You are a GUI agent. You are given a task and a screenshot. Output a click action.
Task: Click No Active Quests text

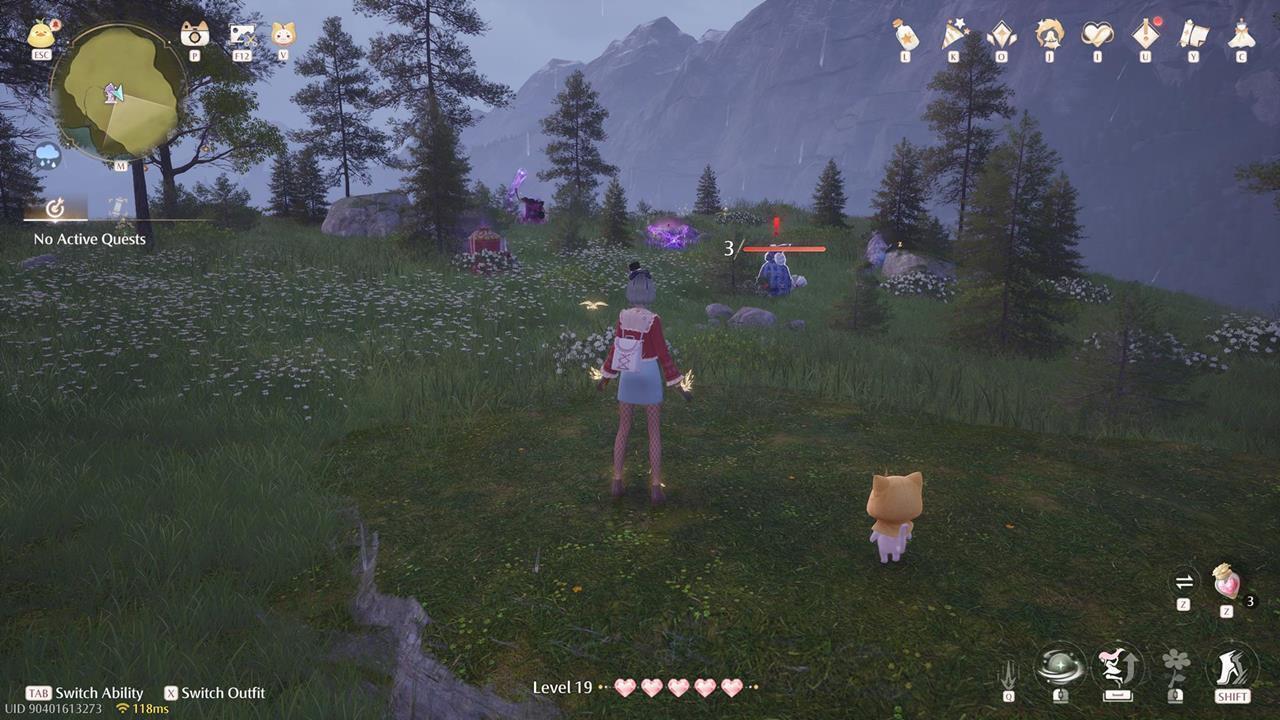tap(88, 239)
